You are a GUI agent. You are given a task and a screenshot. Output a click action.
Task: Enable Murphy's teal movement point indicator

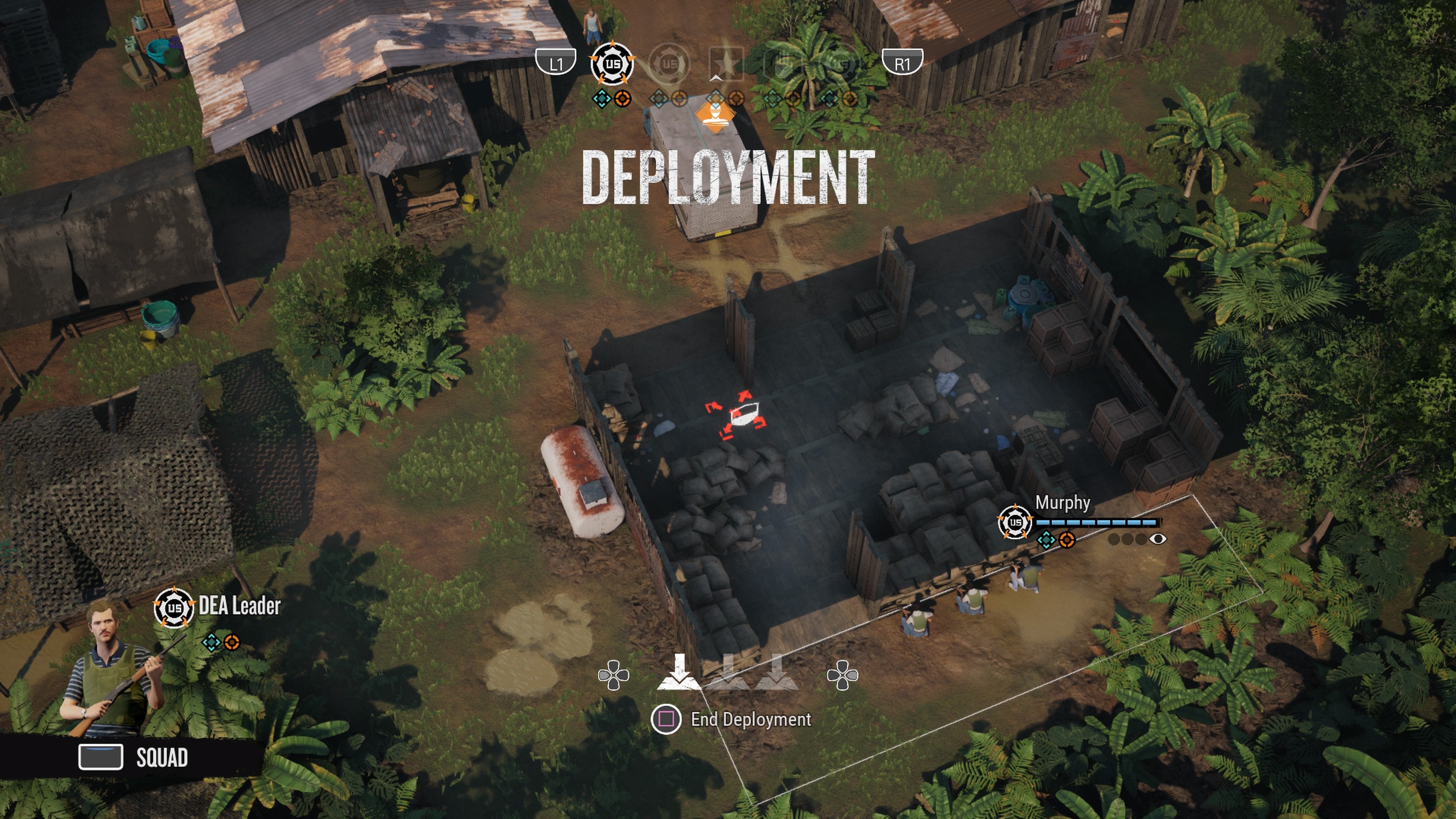[x=1047, y=541]
